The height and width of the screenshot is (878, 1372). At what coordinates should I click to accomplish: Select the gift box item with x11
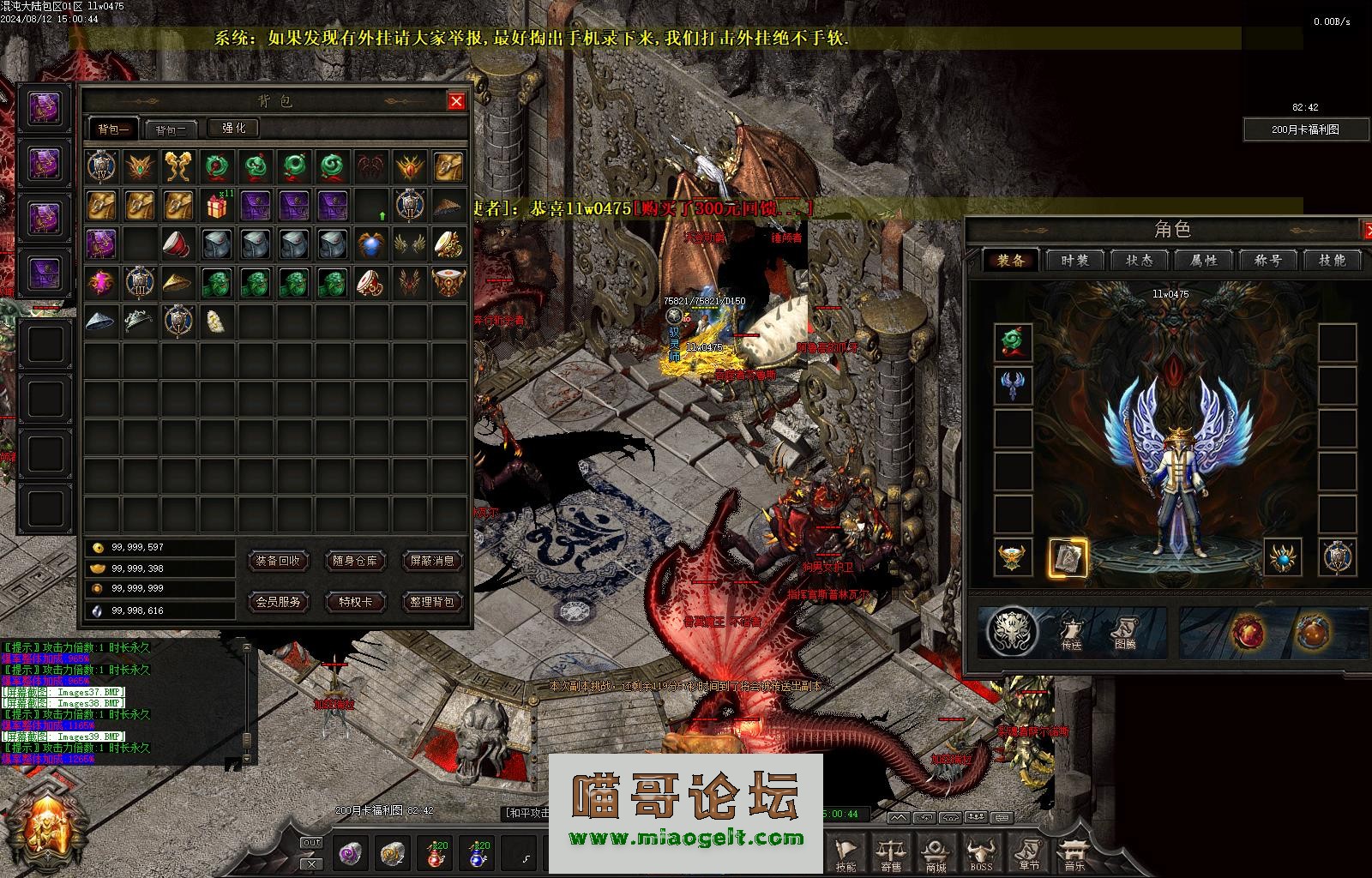[x=218, y=206]
